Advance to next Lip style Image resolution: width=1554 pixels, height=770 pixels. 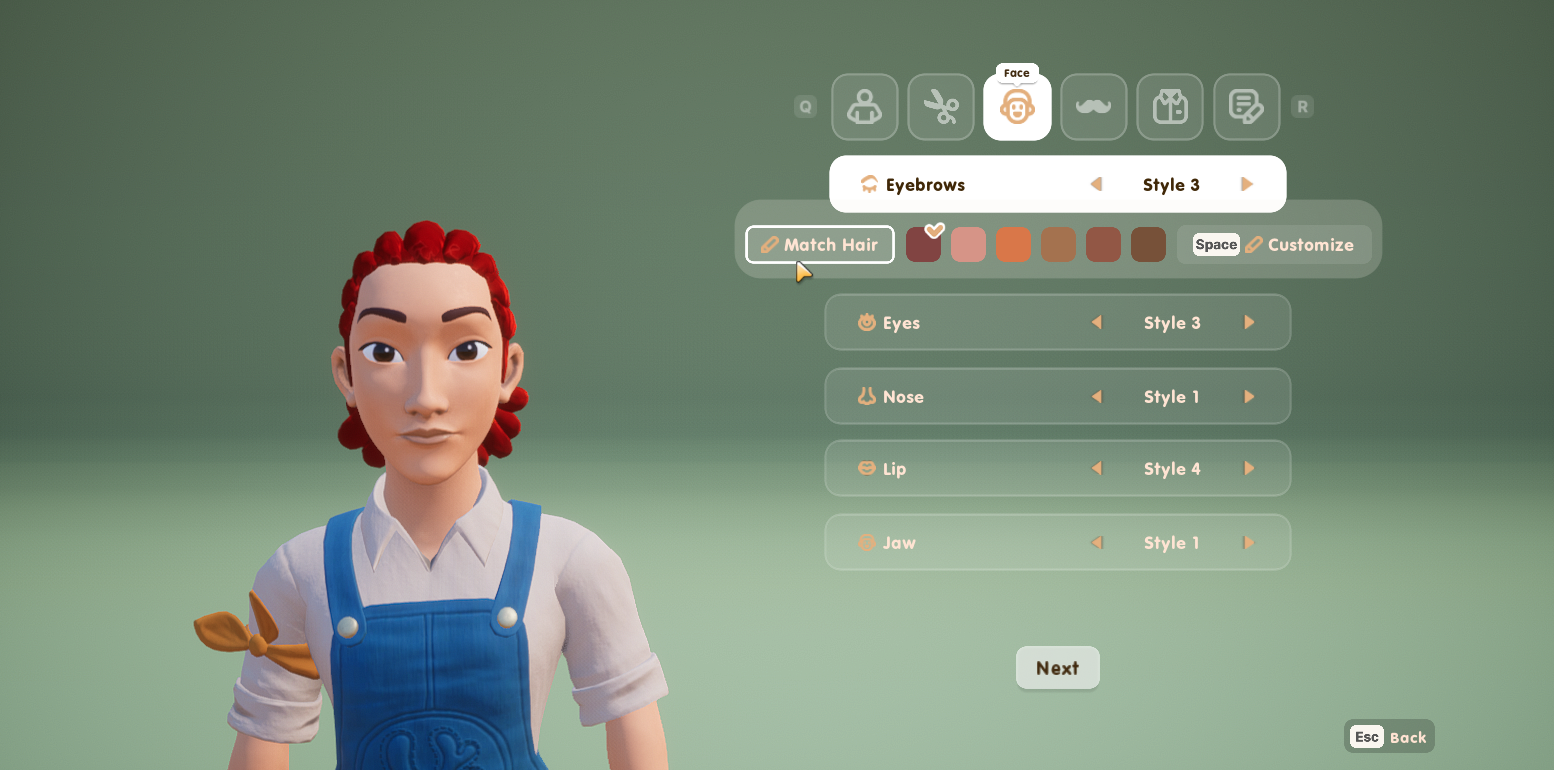click(x=1249, y=469)
